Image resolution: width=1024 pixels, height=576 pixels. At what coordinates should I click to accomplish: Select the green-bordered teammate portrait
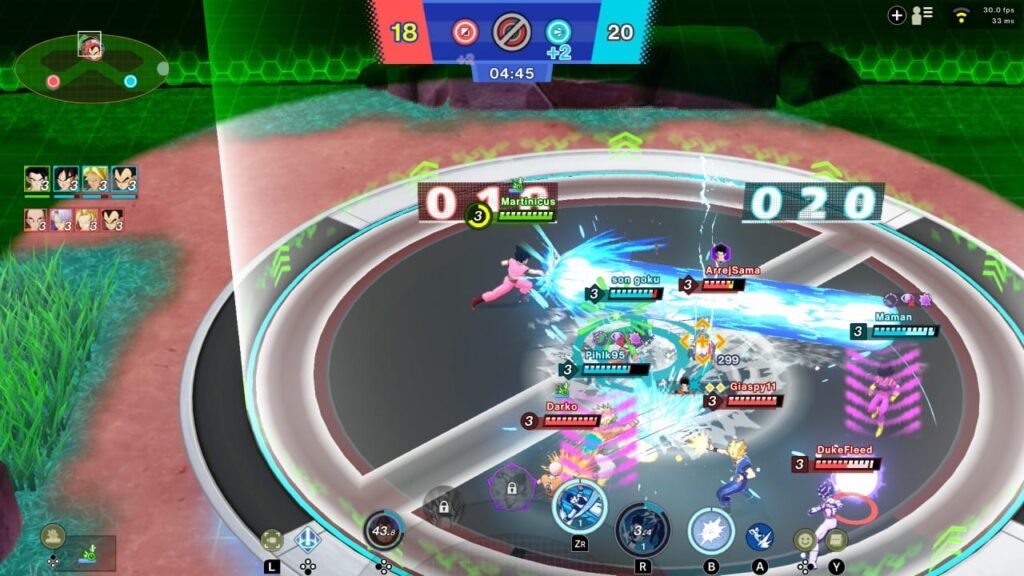tap(37, 179)
